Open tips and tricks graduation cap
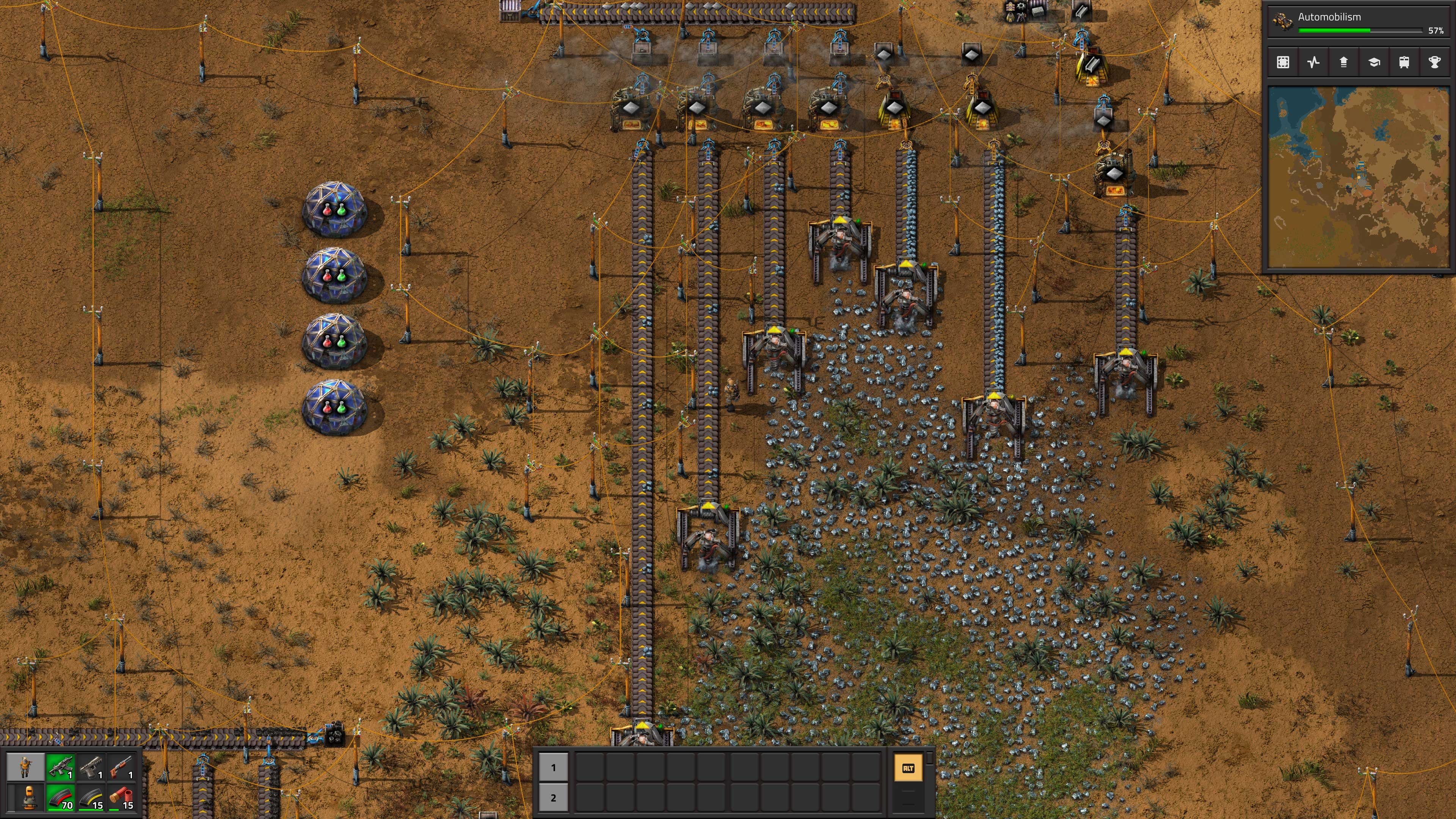 point(1374,62)
